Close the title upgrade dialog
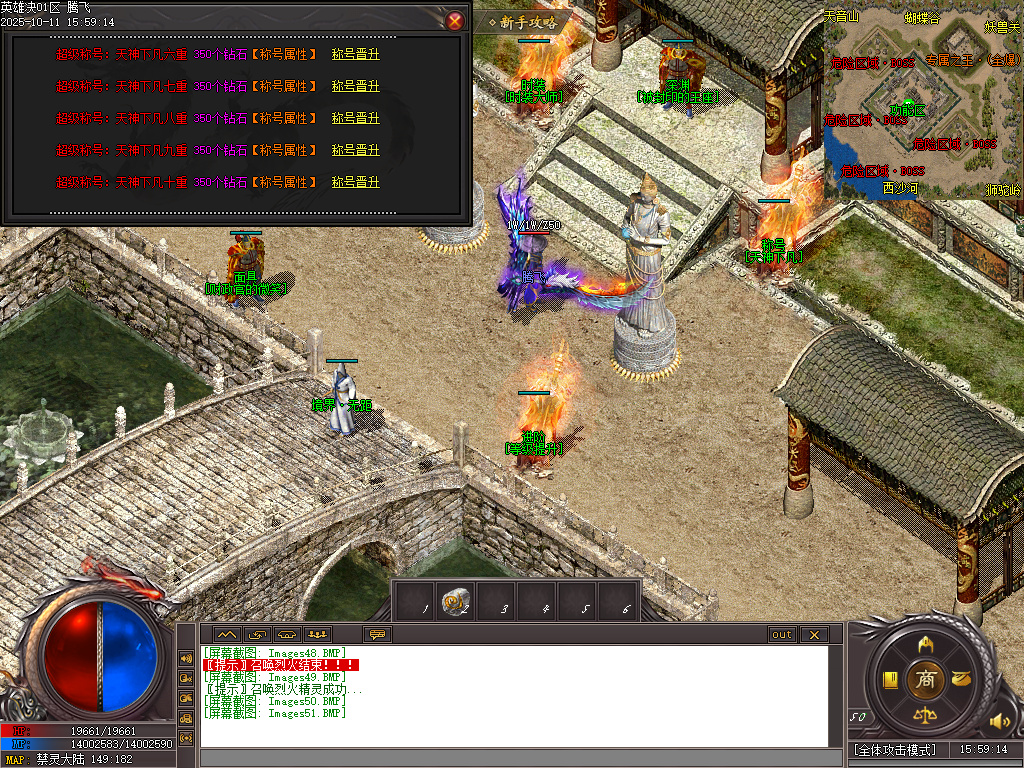This screenshot has width=1024, height=768. [455, 20]
